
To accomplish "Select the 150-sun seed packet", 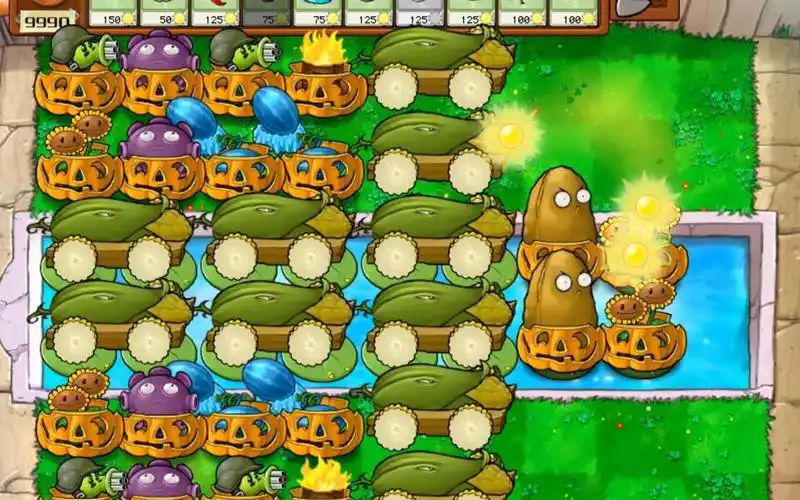I will [x=112, y=11].
